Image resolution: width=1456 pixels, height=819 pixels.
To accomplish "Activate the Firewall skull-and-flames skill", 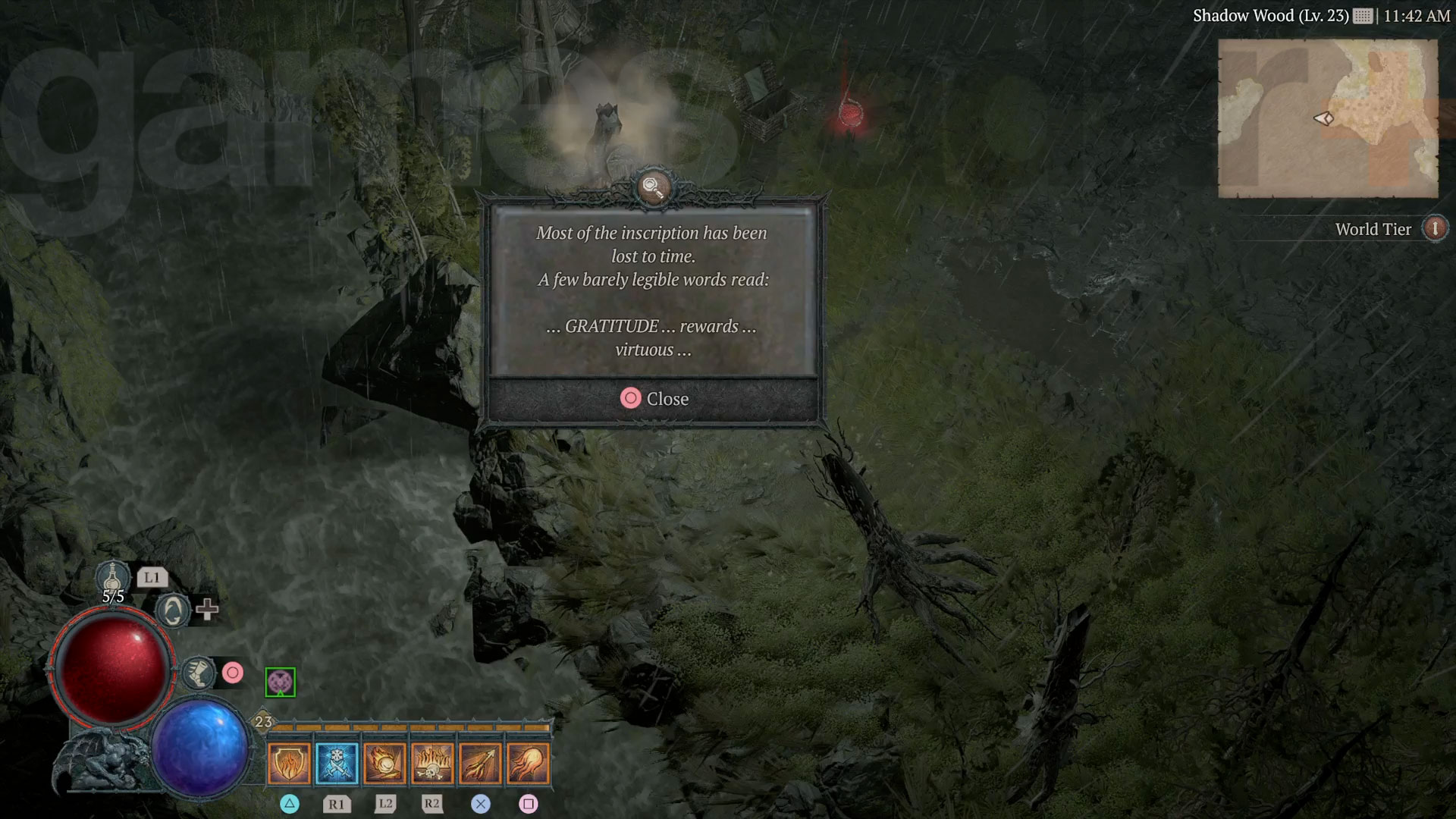I will coord(432,763).
